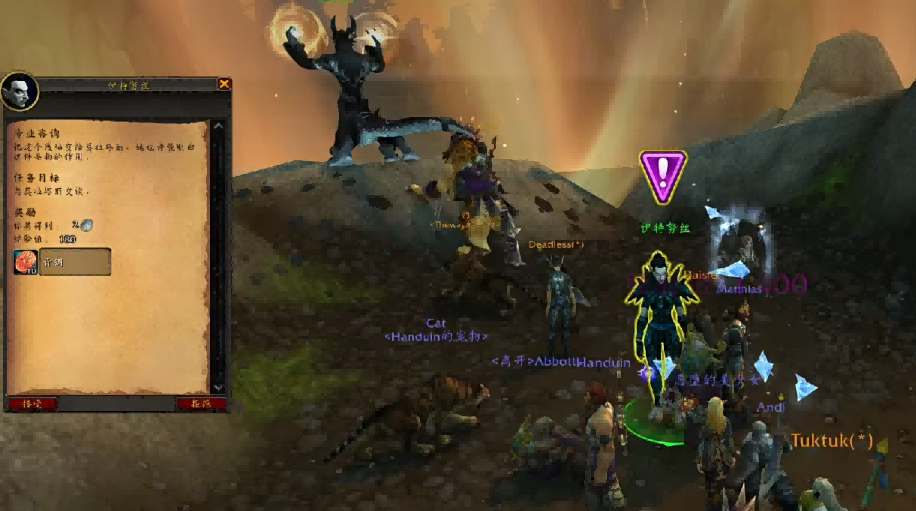The image size is (916, 511).
Task: Click the quest giver portrait in the dialog
Action: (x=20, y=92)
